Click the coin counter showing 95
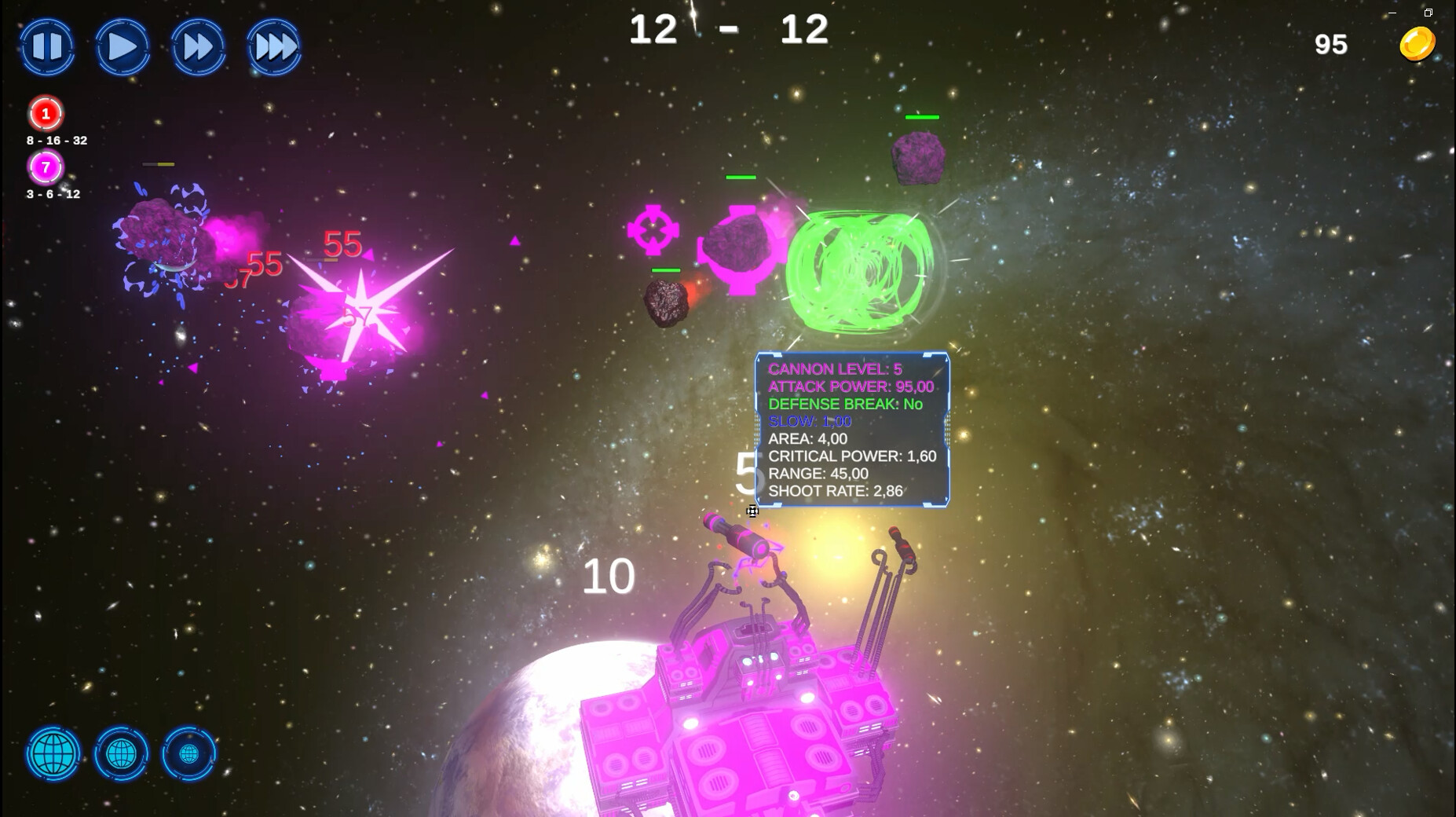Screen dimensions: 1456x817 [x=1330, y=44]
